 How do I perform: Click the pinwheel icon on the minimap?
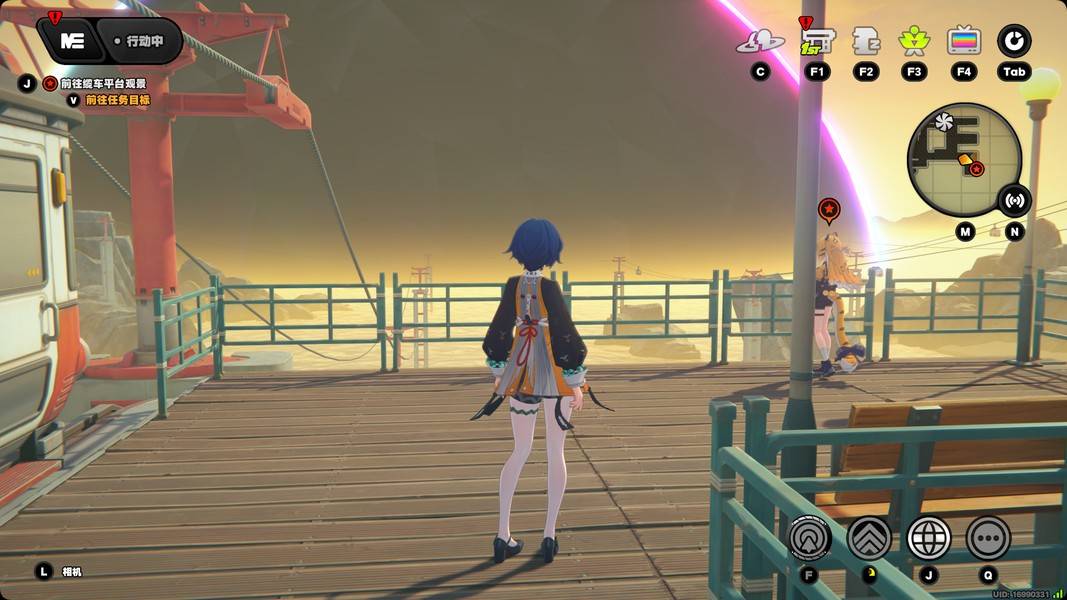click(942, 121)
